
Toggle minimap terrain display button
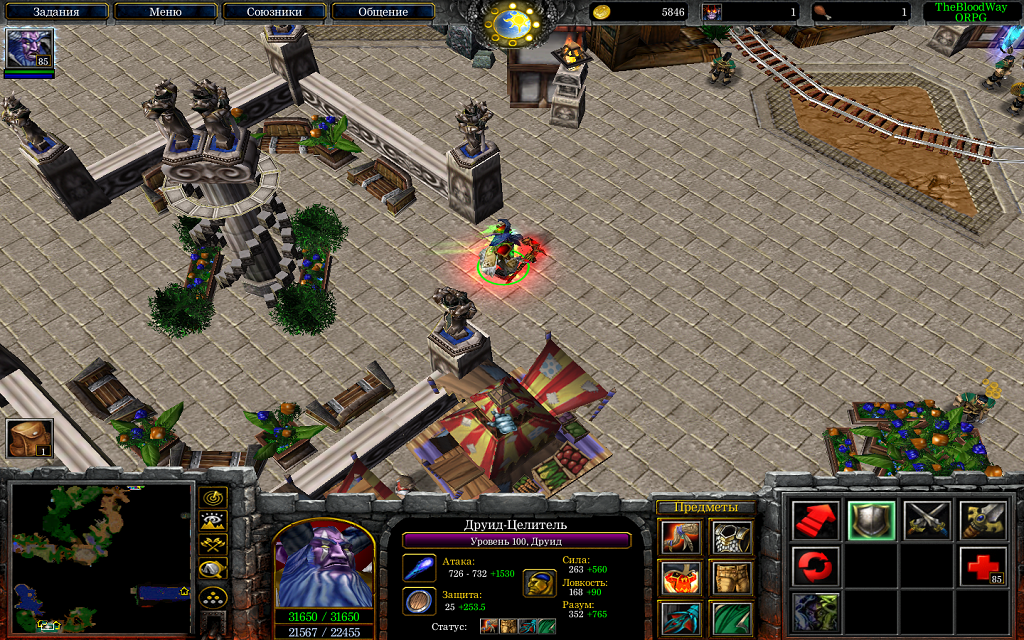pos(213,521)
